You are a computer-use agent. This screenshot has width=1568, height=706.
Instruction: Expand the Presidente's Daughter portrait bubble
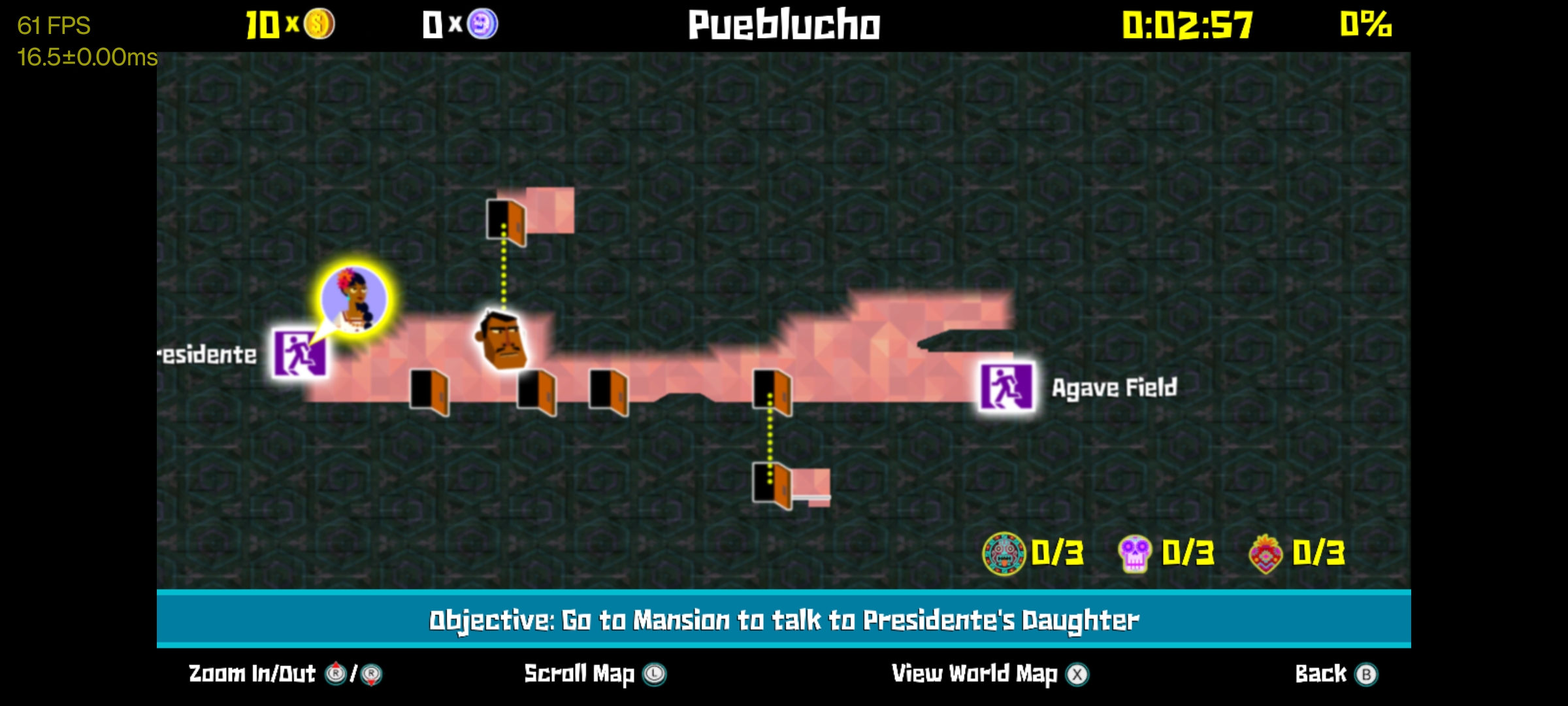click(x=353, y=297)
